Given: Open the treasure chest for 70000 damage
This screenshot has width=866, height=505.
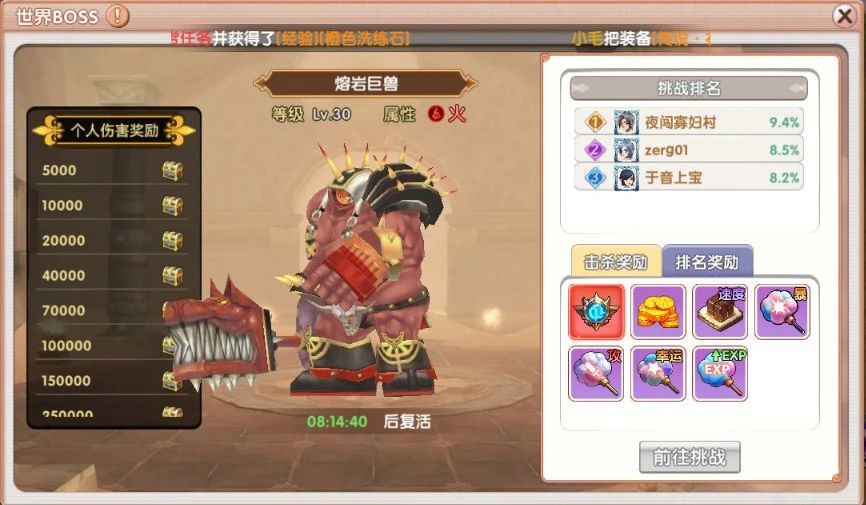Looking at the screenshot, I should (173, 311).
